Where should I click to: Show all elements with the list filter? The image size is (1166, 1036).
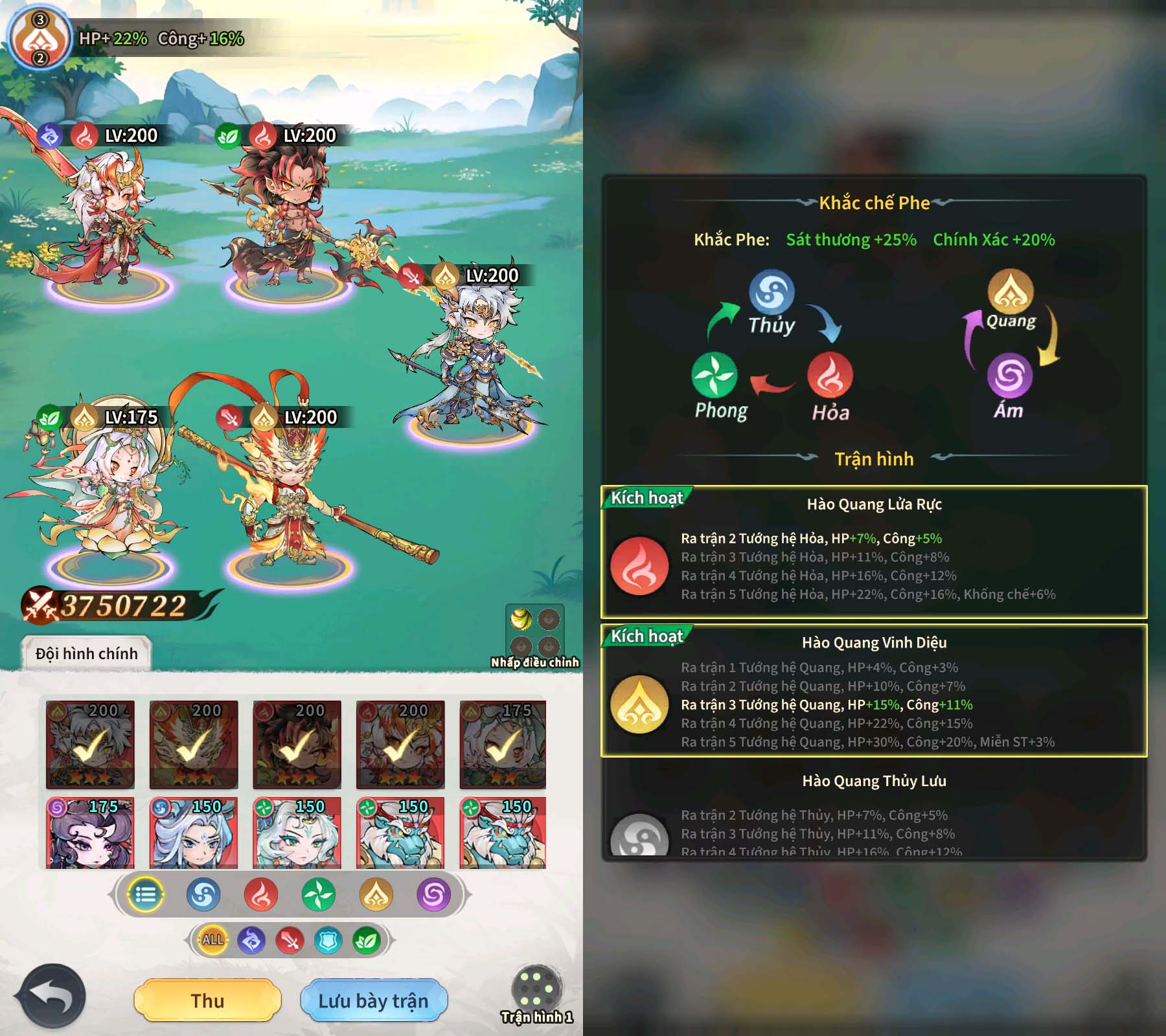point(146,895)
